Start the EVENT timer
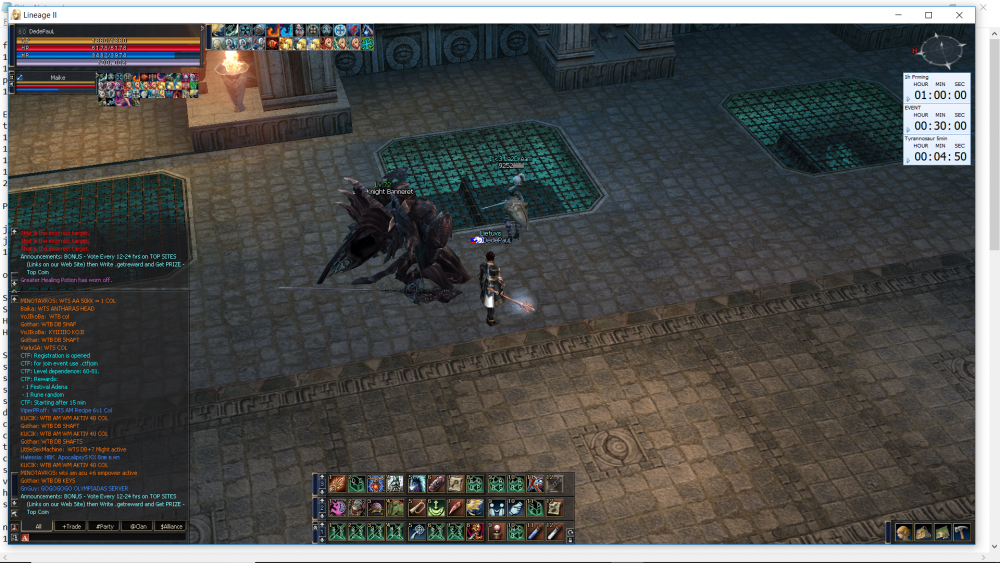1000x563 pixels. point(936,125)
